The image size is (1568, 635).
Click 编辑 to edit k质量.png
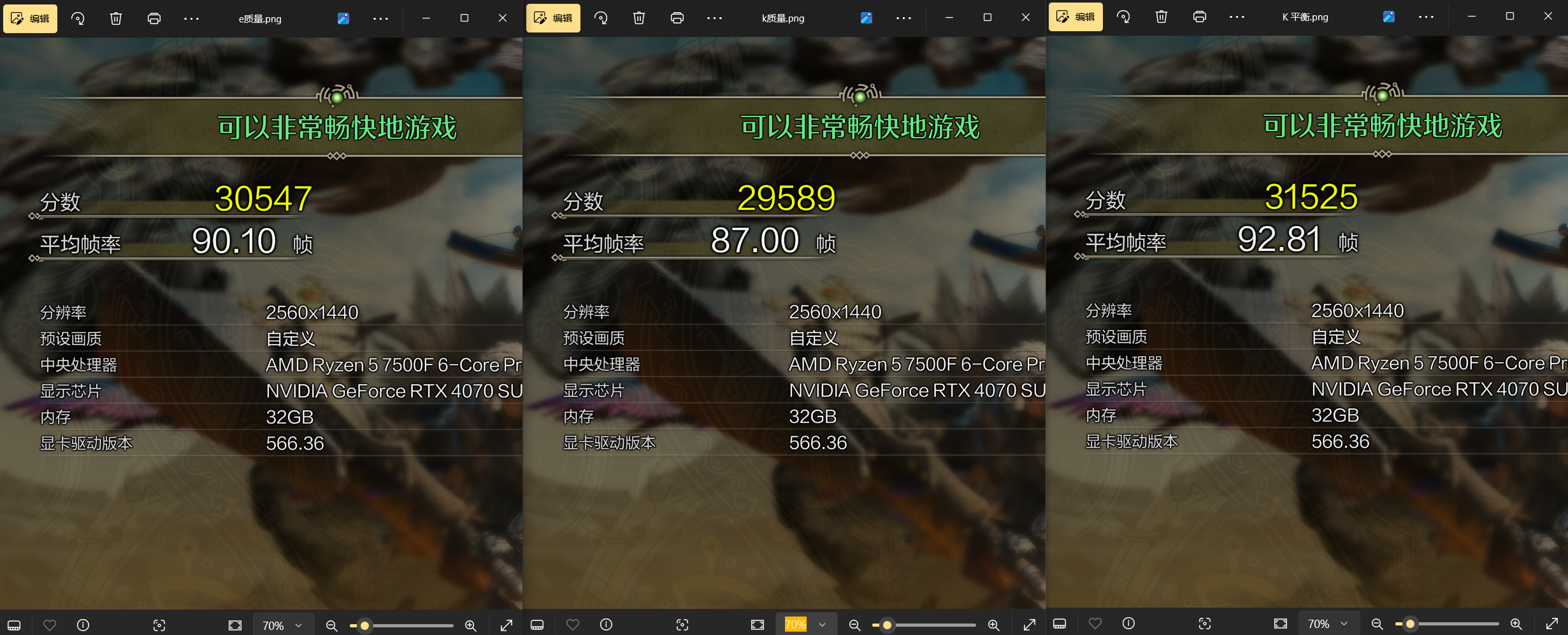click(x=553, y=18)
